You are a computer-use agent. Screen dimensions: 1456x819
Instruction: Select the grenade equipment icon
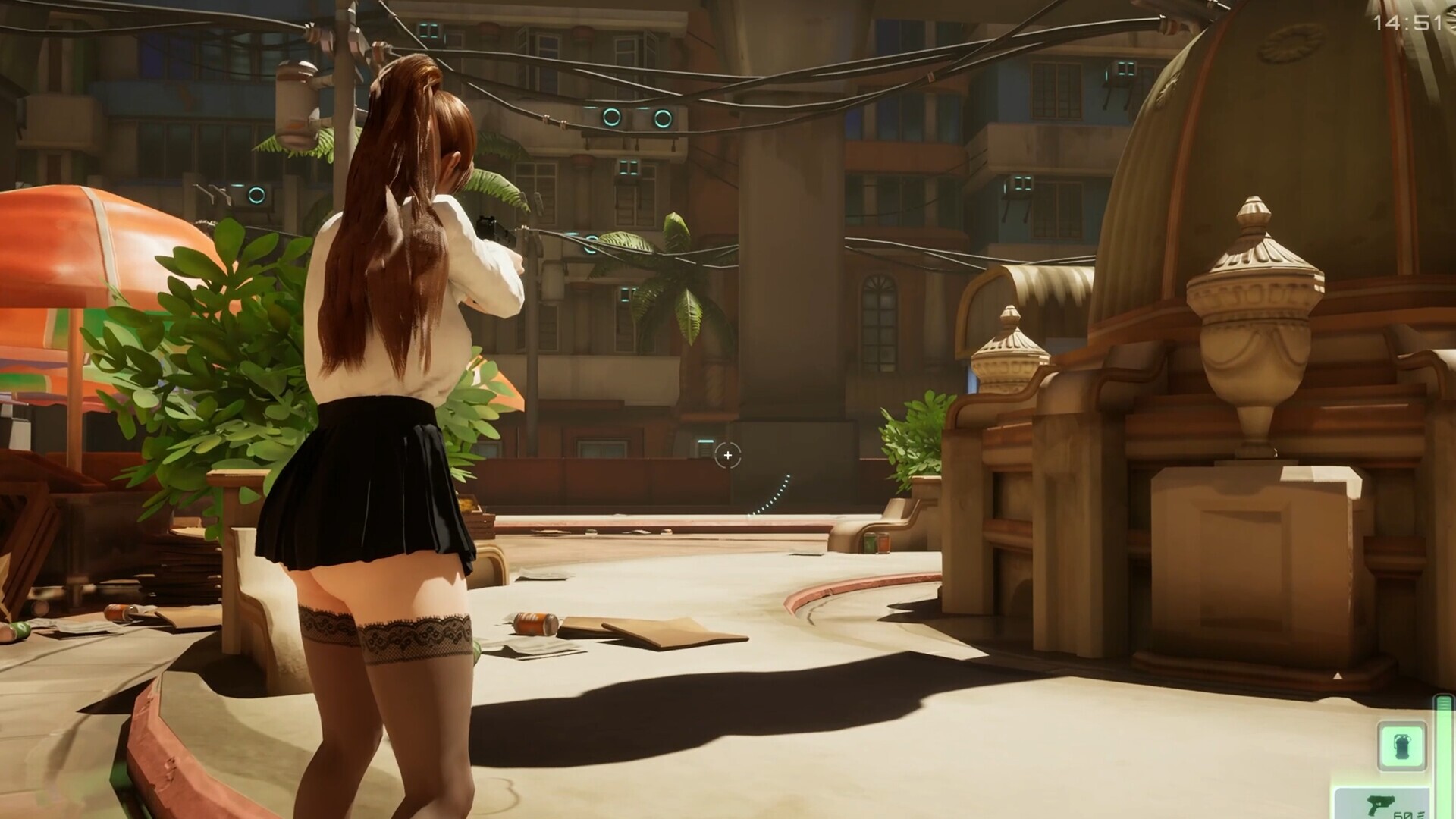[1403, 745]
